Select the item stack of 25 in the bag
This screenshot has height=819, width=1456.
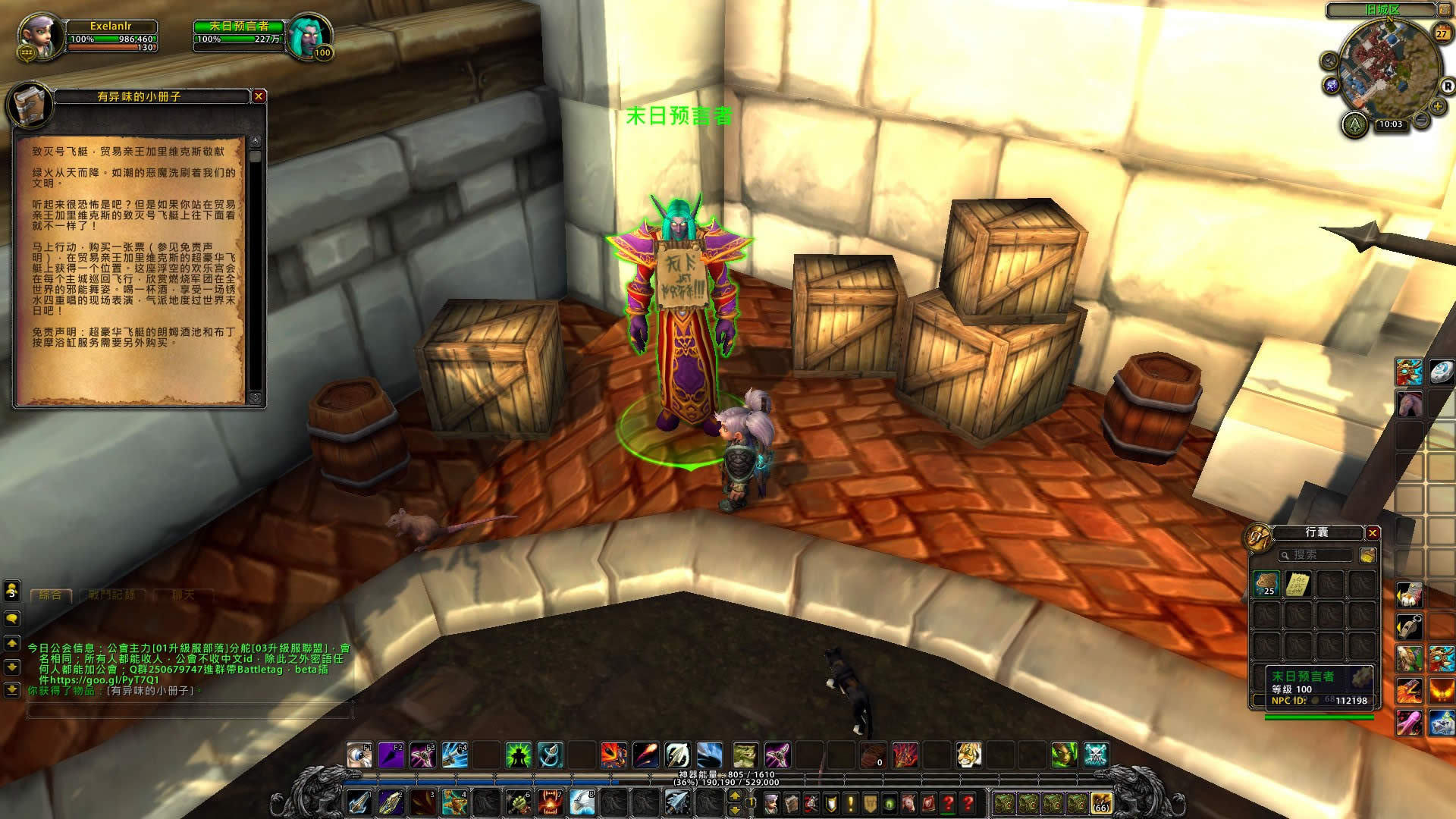[x=1266, y=583]
